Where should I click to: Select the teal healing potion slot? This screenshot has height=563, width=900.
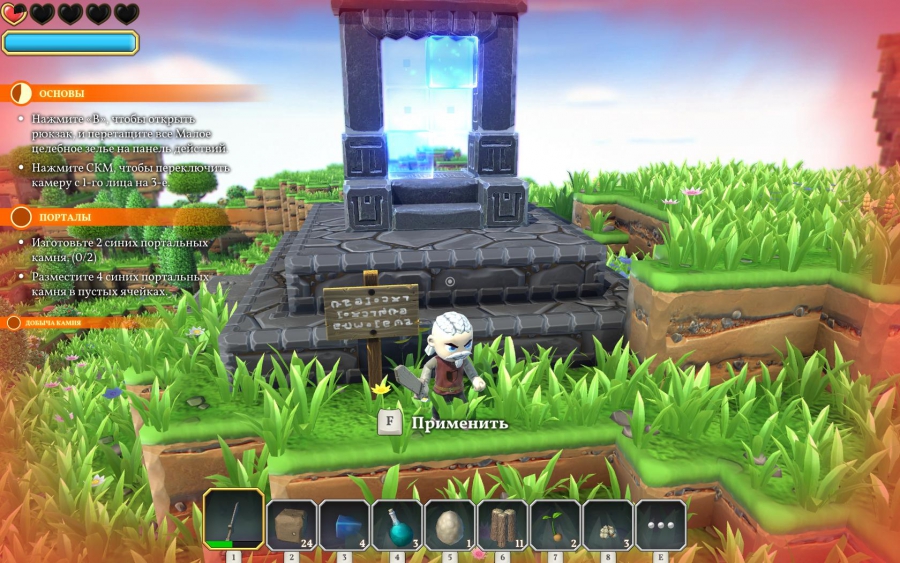397,524
